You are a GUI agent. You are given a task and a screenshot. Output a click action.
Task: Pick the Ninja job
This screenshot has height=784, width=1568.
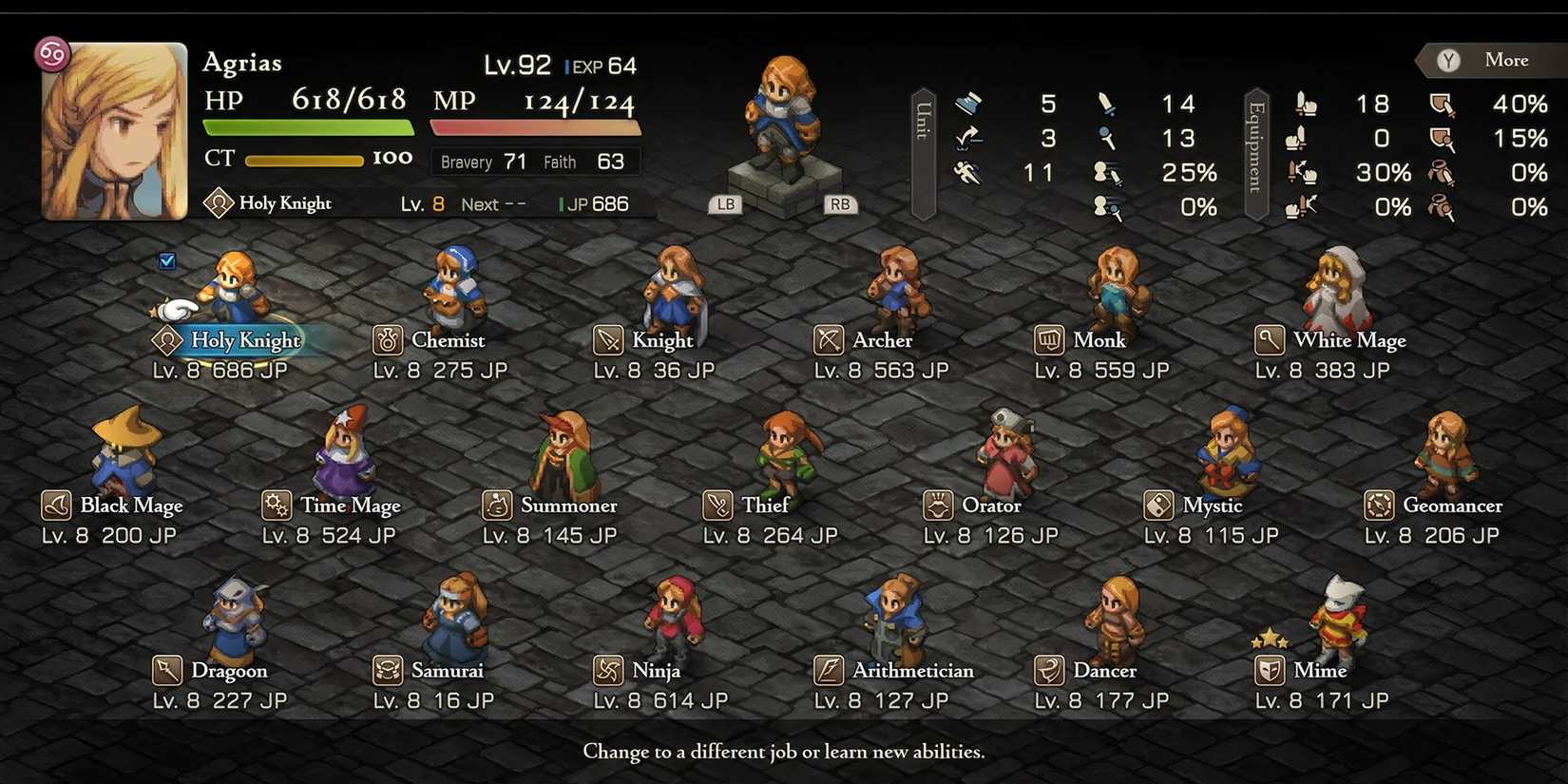point(655,670)
